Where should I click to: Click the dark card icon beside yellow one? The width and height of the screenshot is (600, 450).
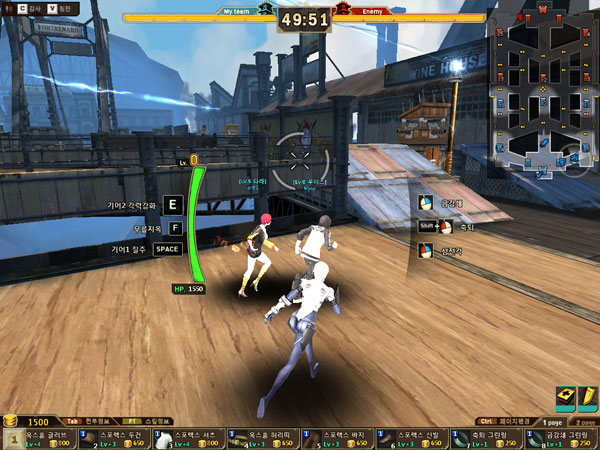[587, 398]
